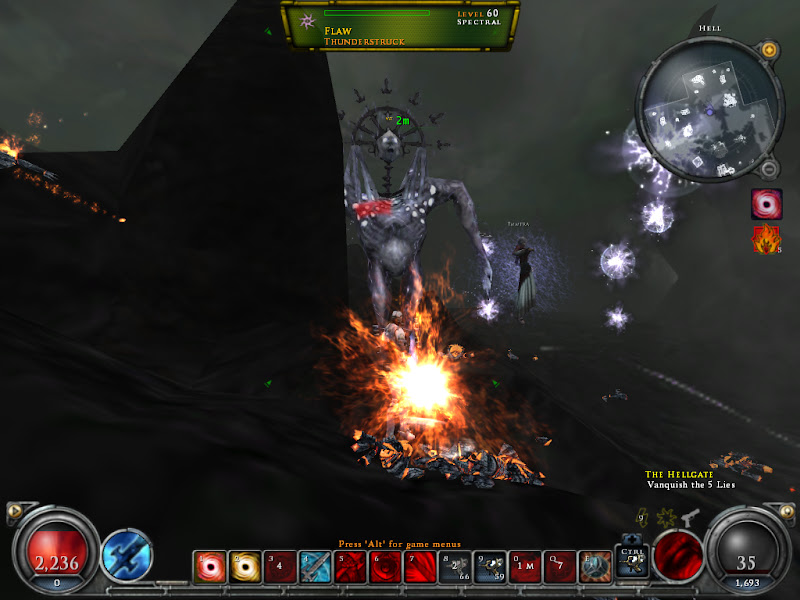Use the hotbar slot labeled 1M
The width and height of the screenshot is (800, 600).
click(x=524, y=567)
